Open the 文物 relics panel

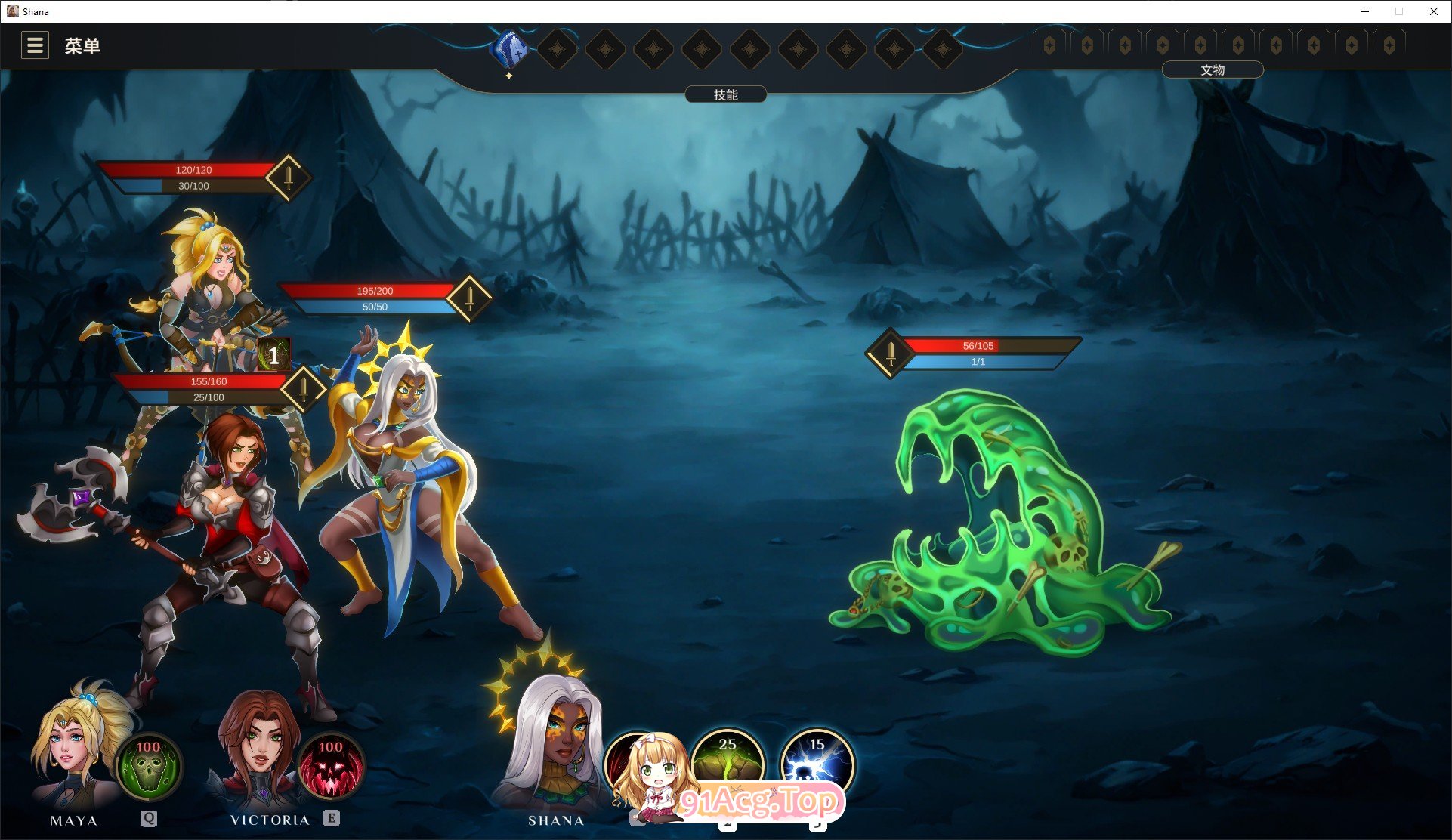point(1212,69)
